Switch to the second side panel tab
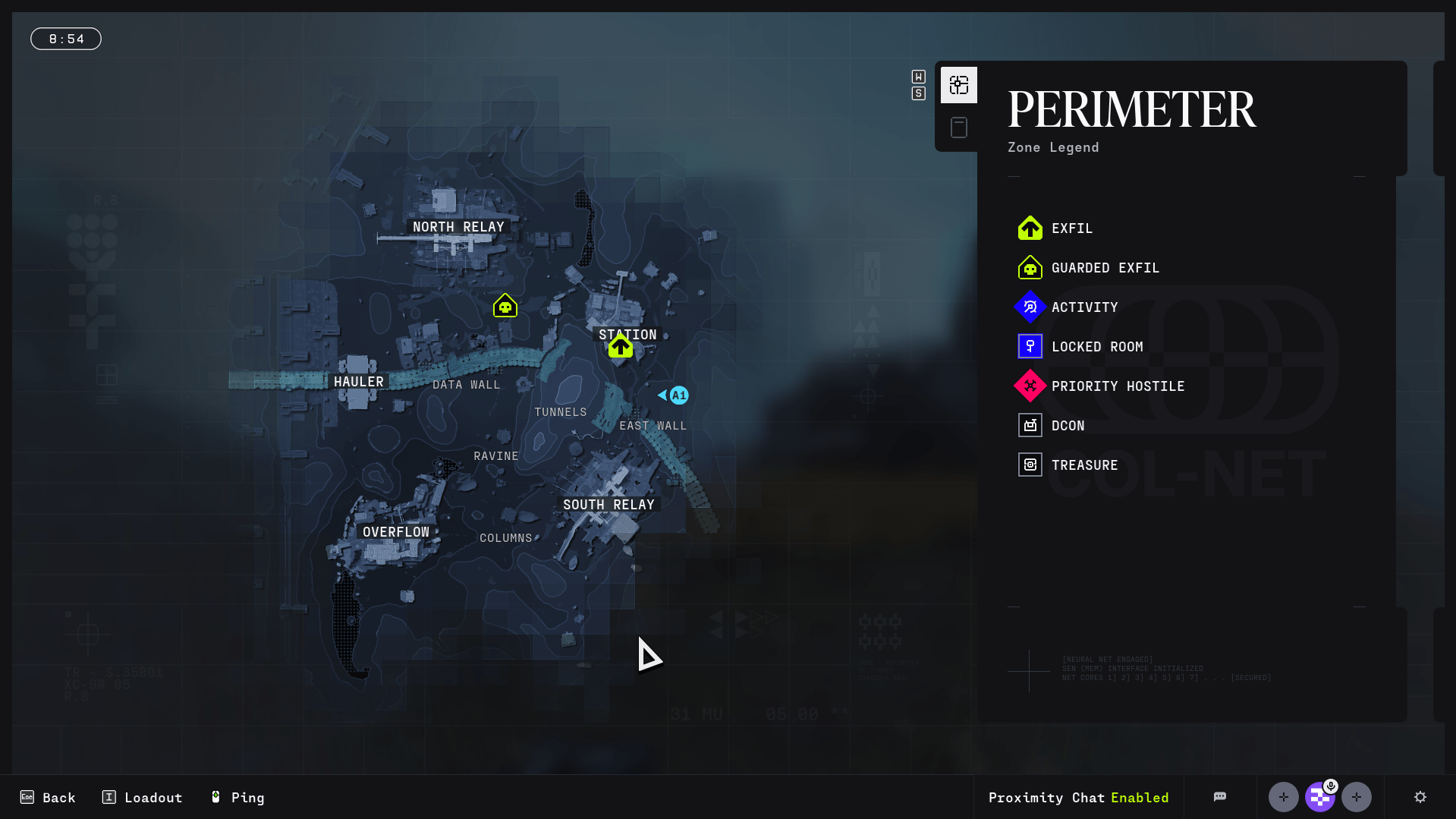The image size is (1456, 819). coord(958,128)
